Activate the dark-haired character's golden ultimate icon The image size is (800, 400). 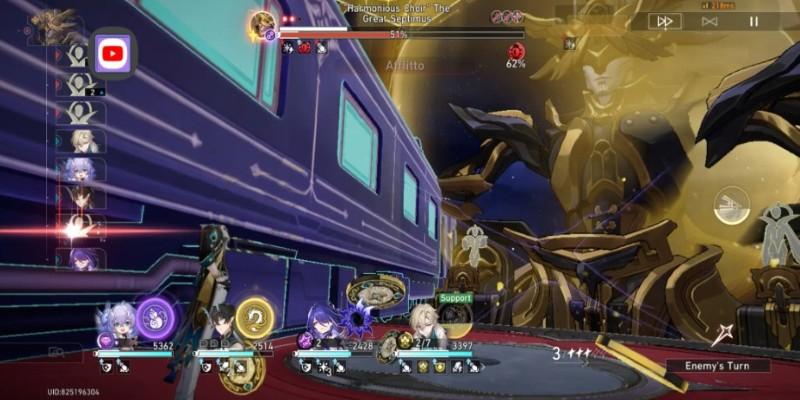tap(254, 318)
